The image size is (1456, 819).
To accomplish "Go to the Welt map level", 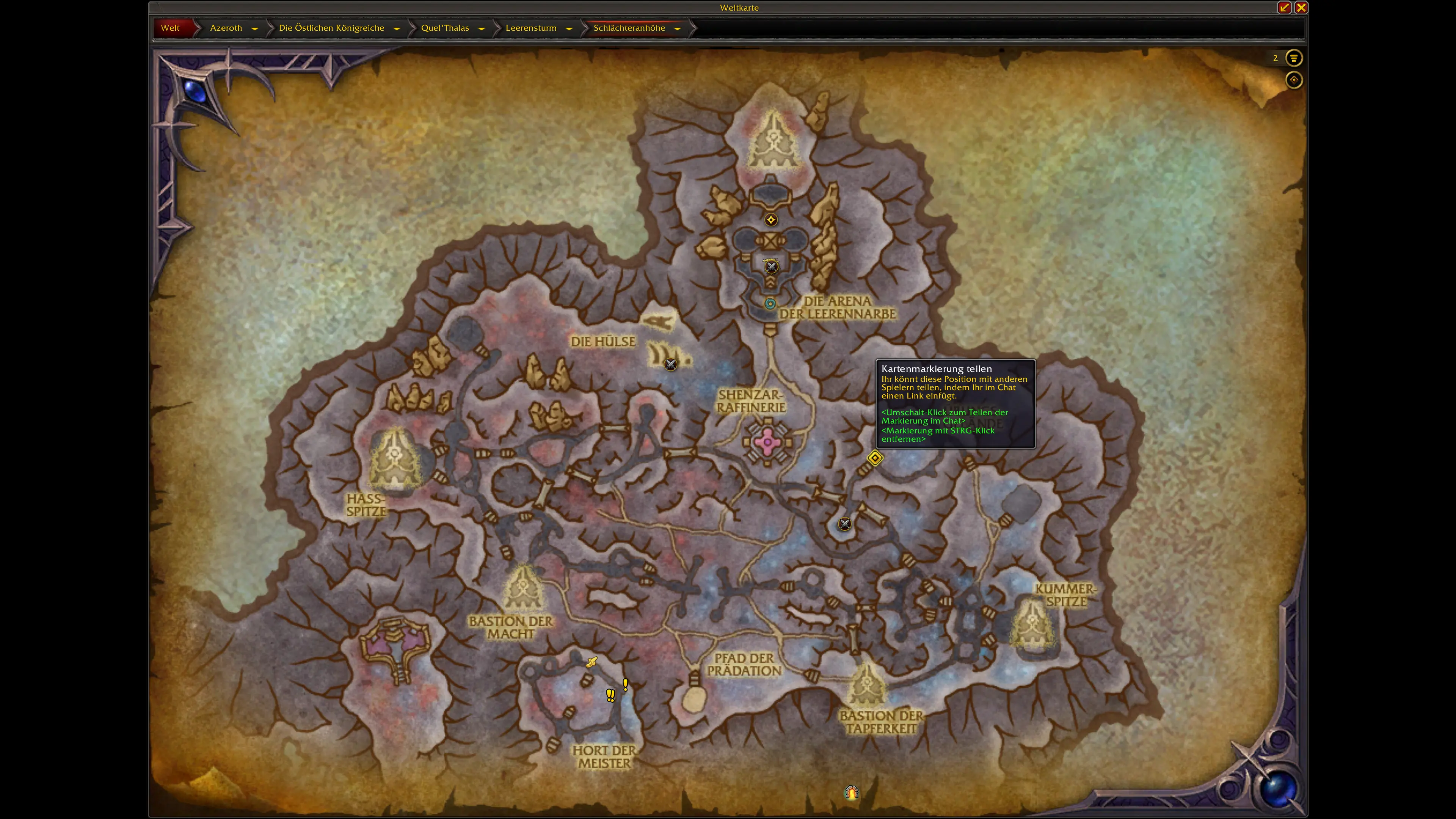I will [x=170, y=28].
